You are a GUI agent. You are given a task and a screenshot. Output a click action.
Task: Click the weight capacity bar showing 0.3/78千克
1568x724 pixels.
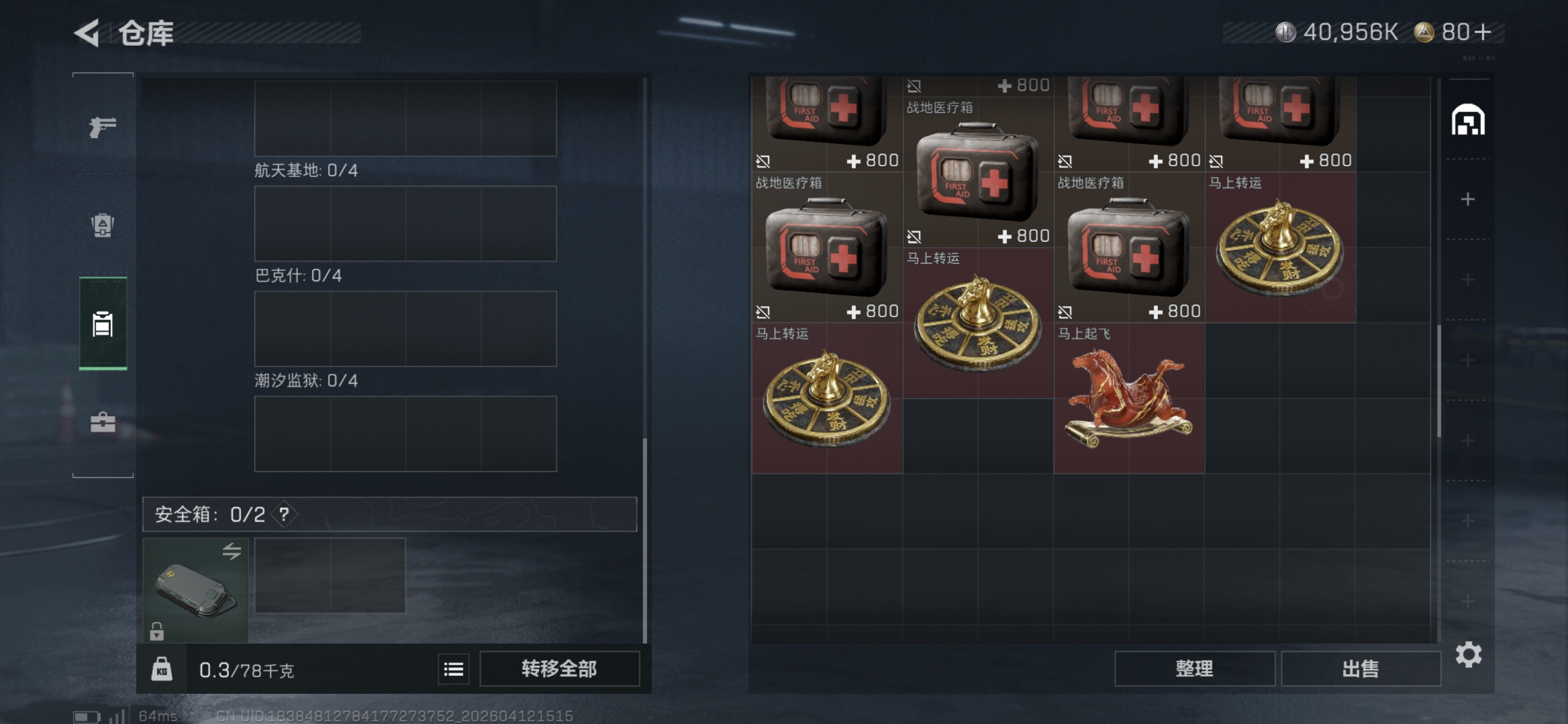(x=246, y=669)
